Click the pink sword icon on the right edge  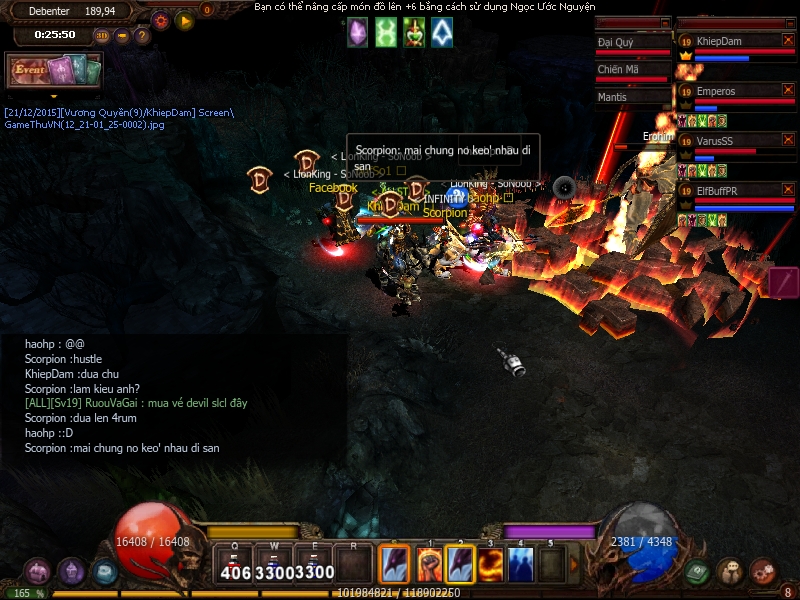coord(782,281)
